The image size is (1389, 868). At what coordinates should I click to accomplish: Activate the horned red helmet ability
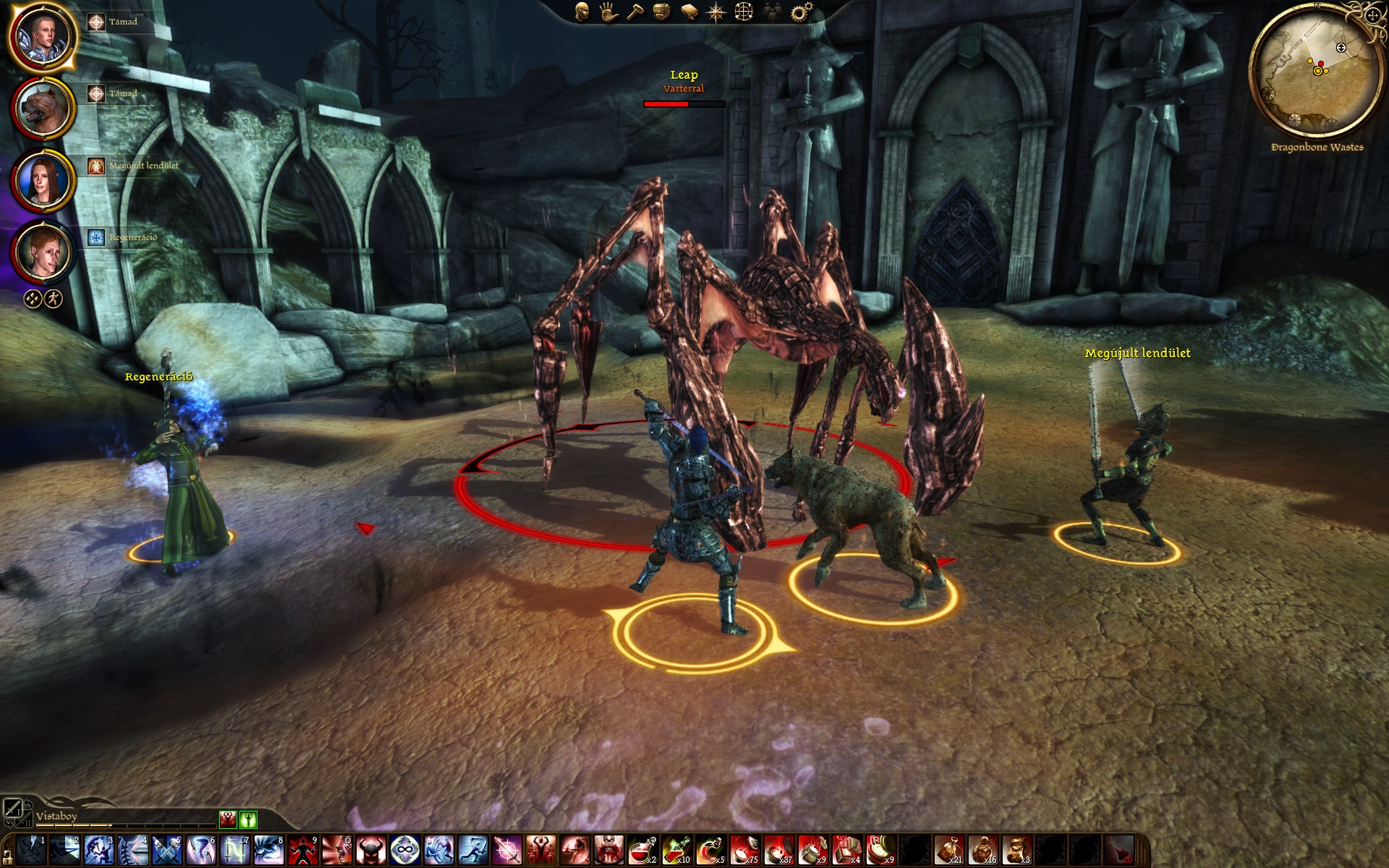371,851
